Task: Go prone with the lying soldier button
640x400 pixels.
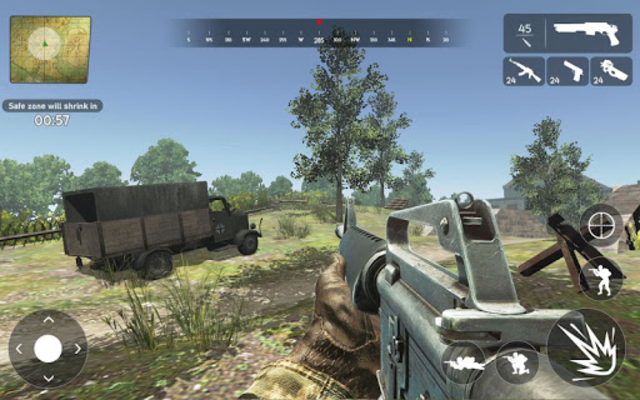Action: coord(464,361)
